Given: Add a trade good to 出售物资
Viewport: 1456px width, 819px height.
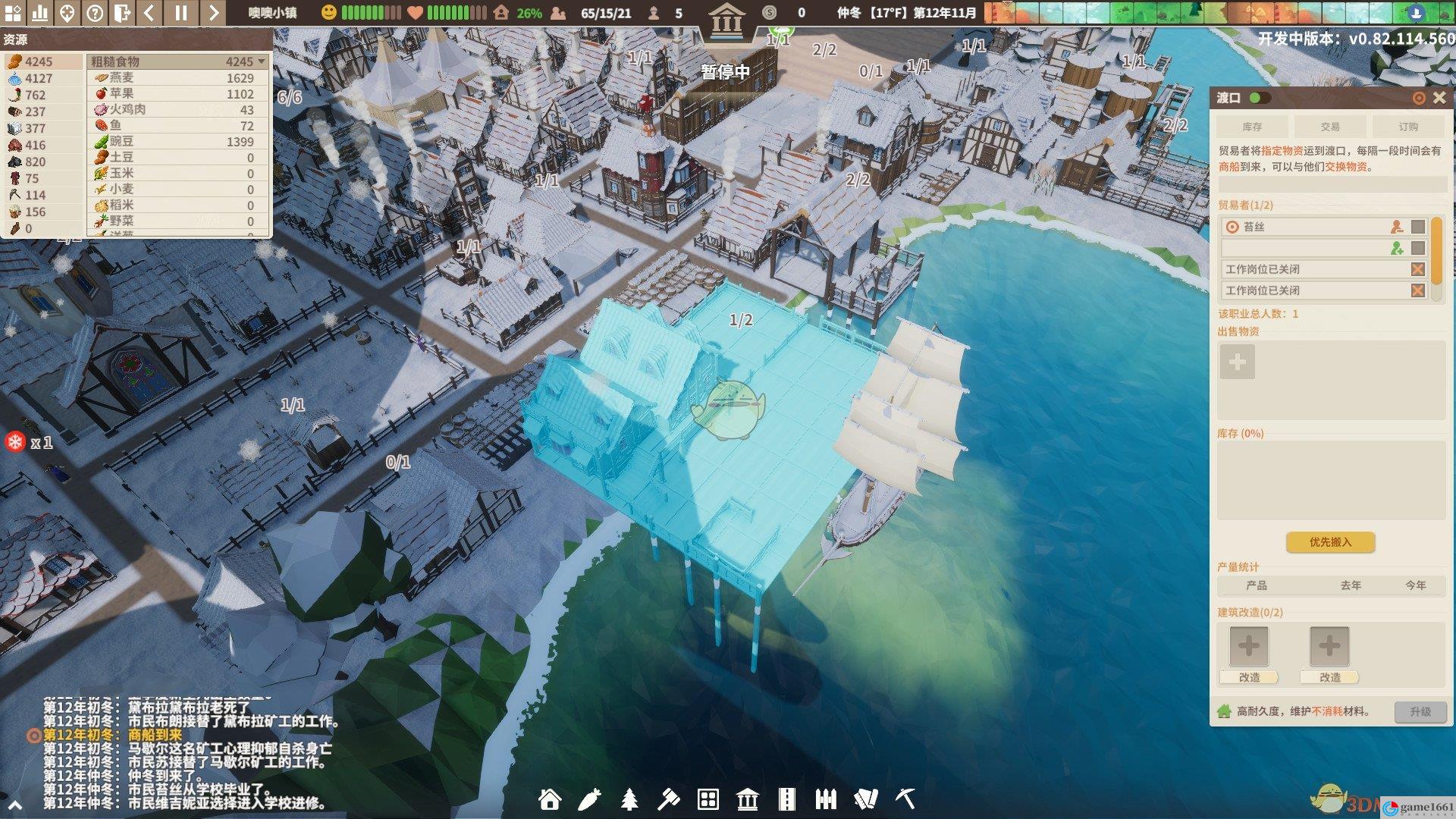Looking at the screenshot, I should 1237,362.
